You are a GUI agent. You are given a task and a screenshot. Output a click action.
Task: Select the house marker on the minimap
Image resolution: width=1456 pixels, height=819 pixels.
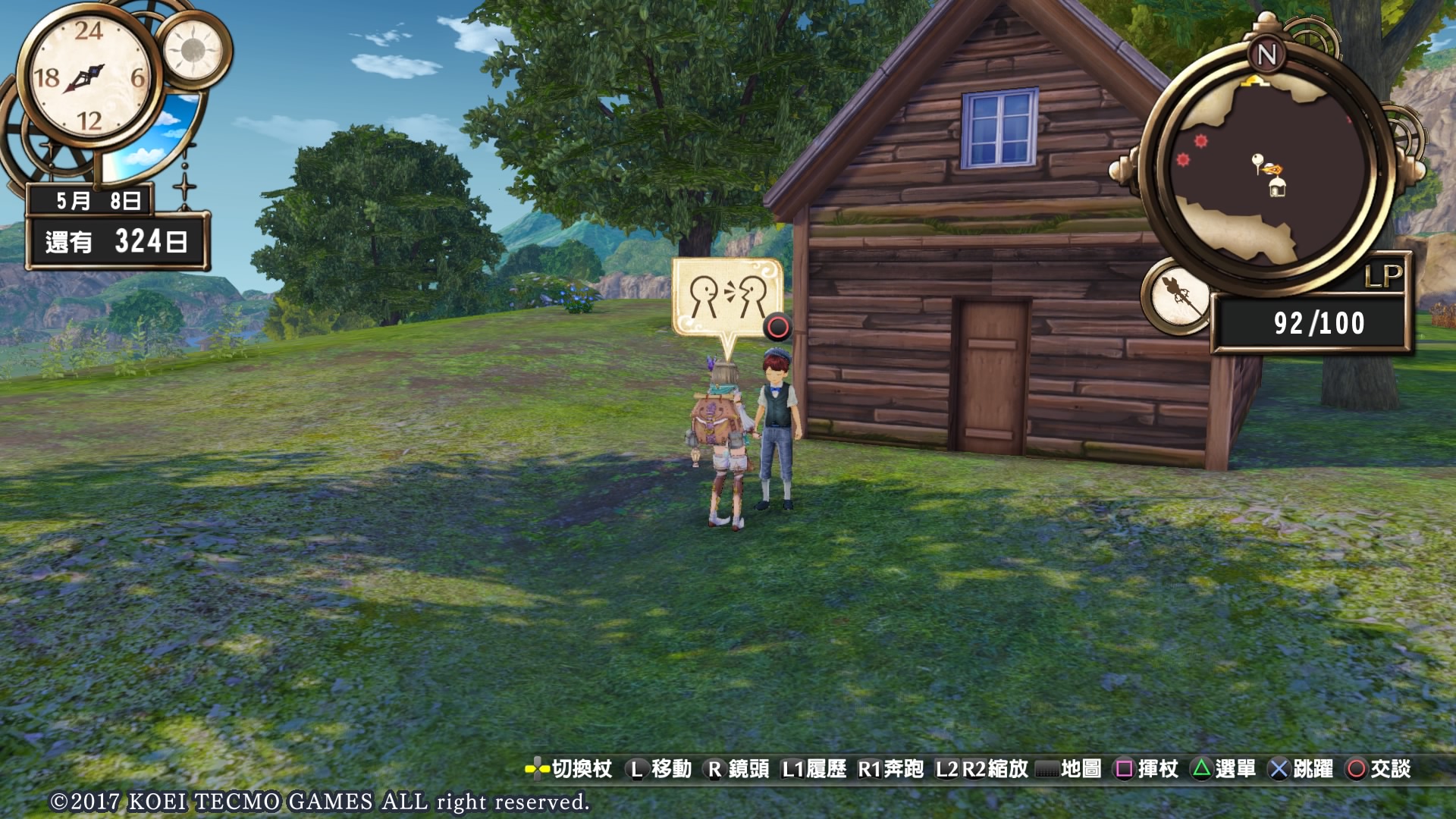pyautogui.click(x=1278, y=187)
